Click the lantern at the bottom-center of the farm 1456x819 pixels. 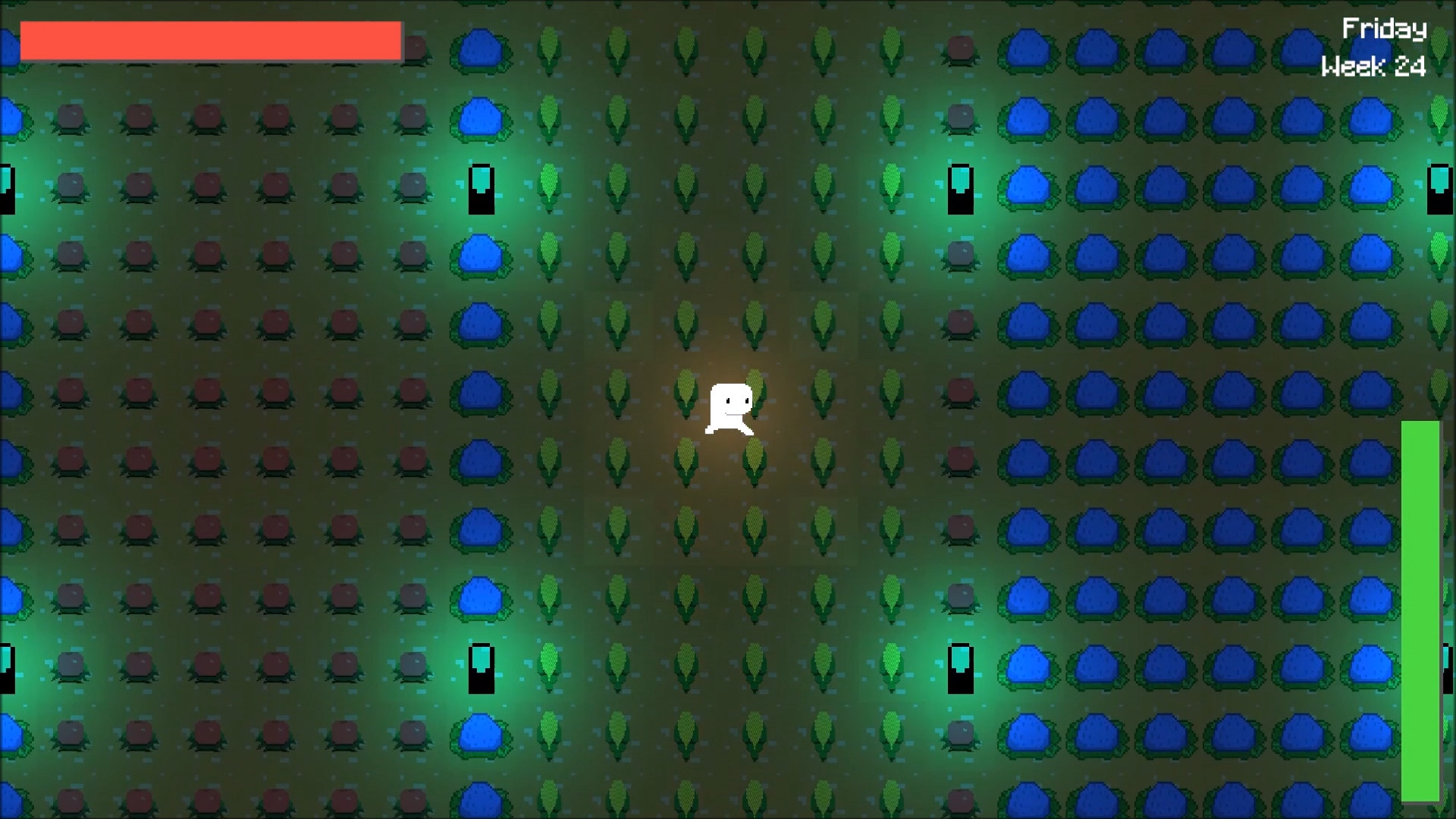point(482,667)
